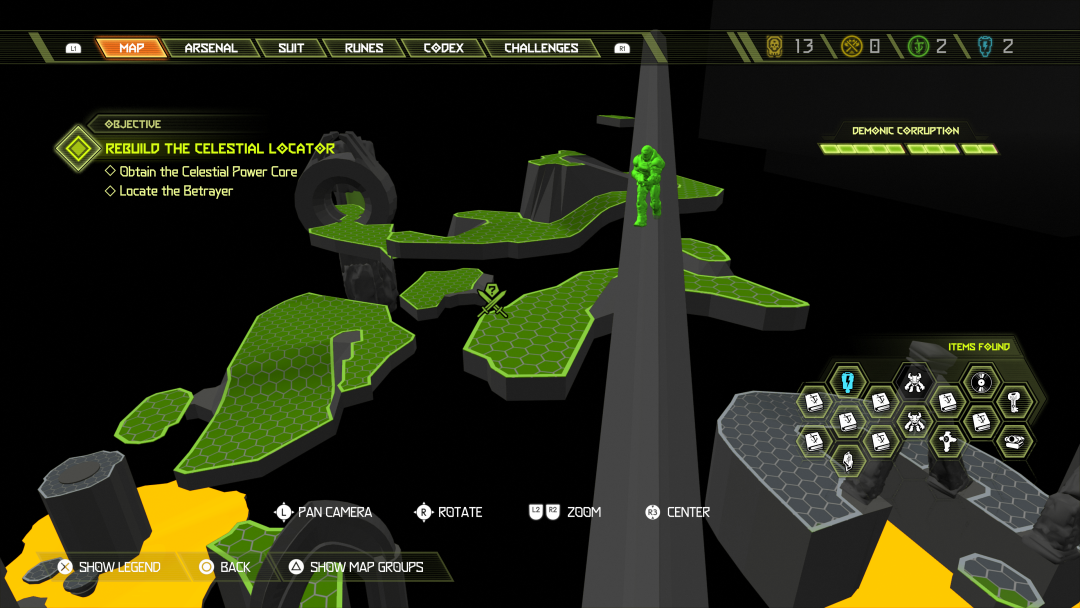Select the crystal shard item icon
The image size is (1080, 608).
point(848,459)
